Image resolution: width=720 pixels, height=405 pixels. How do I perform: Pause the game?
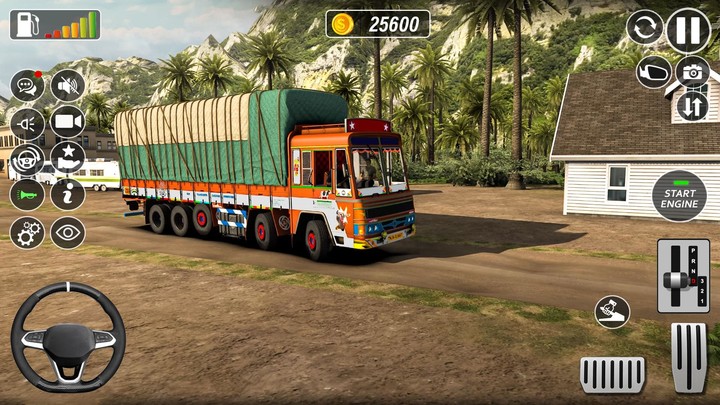point(688,30)
